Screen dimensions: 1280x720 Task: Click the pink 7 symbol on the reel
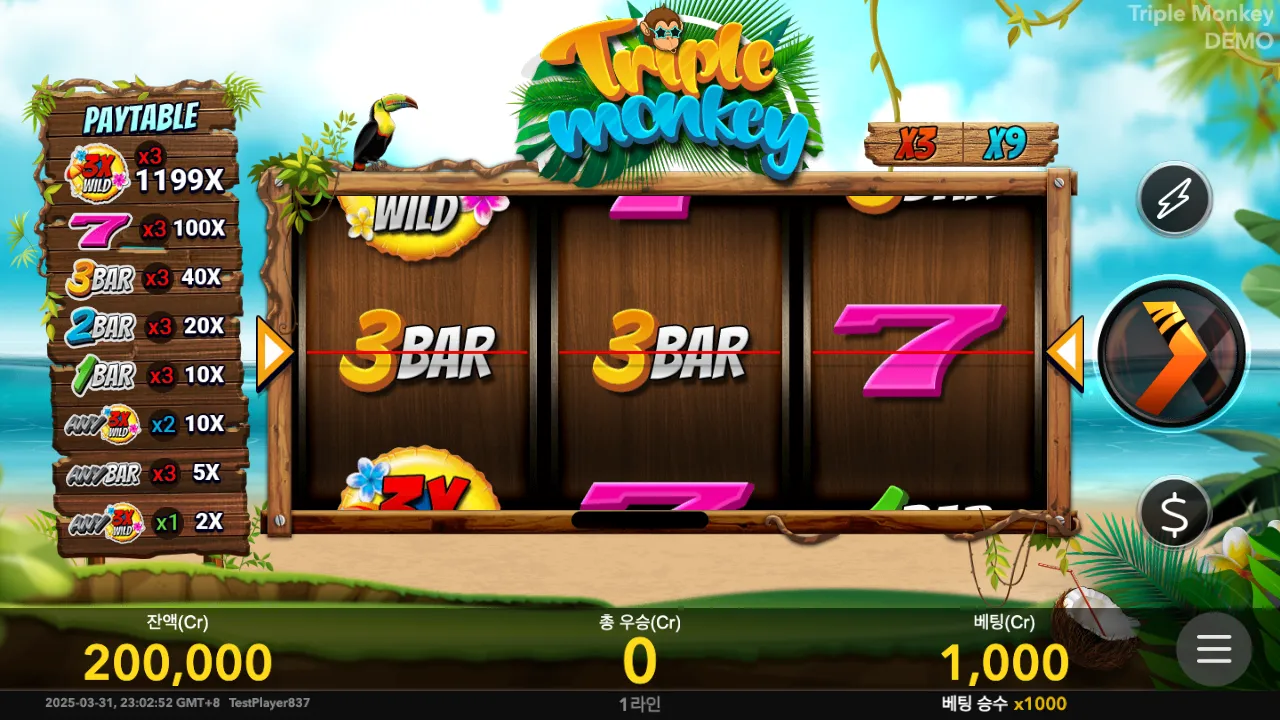tap(920, 350)
